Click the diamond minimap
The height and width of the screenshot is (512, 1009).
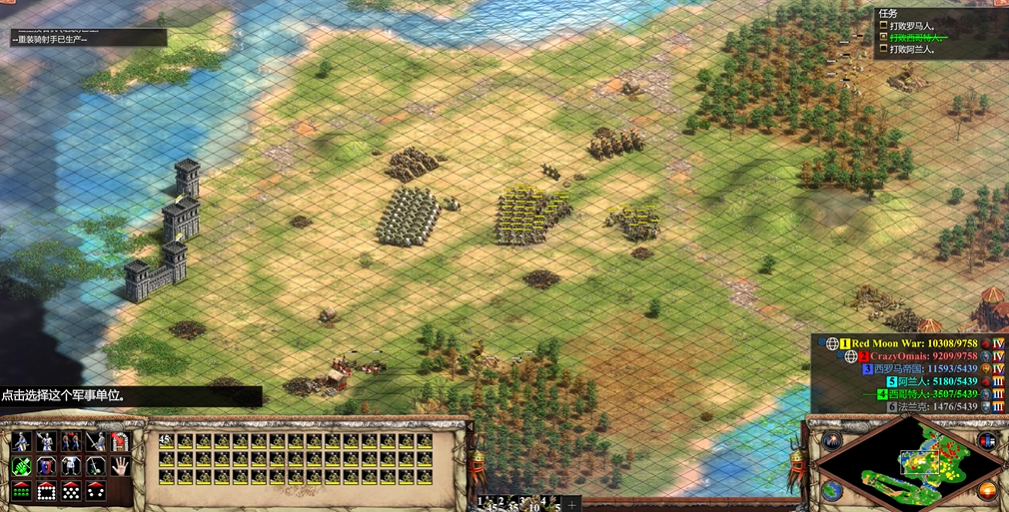click(909, 465)
